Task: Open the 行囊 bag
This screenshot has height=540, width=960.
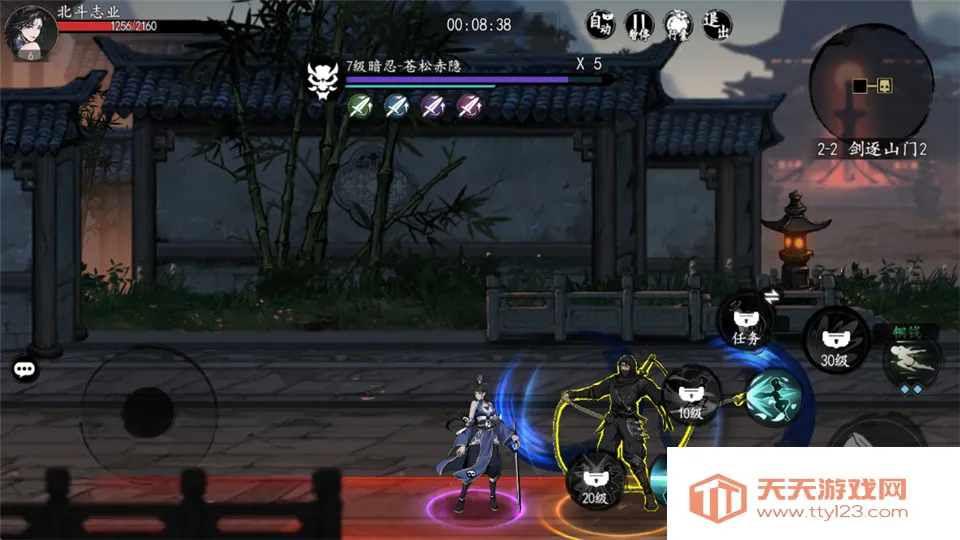Action: click(x=678, y=24)
